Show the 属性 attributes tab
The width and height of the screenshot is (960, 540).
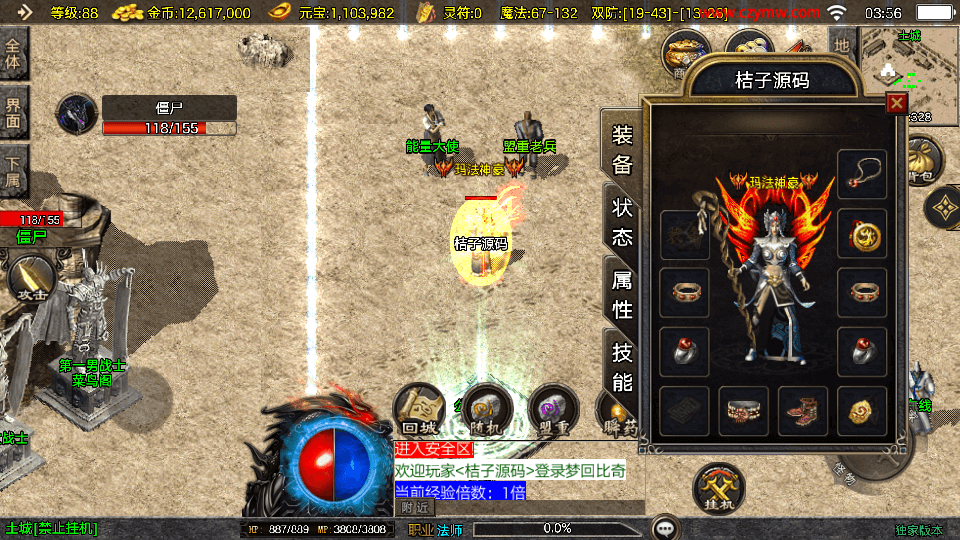click(622, 295)
